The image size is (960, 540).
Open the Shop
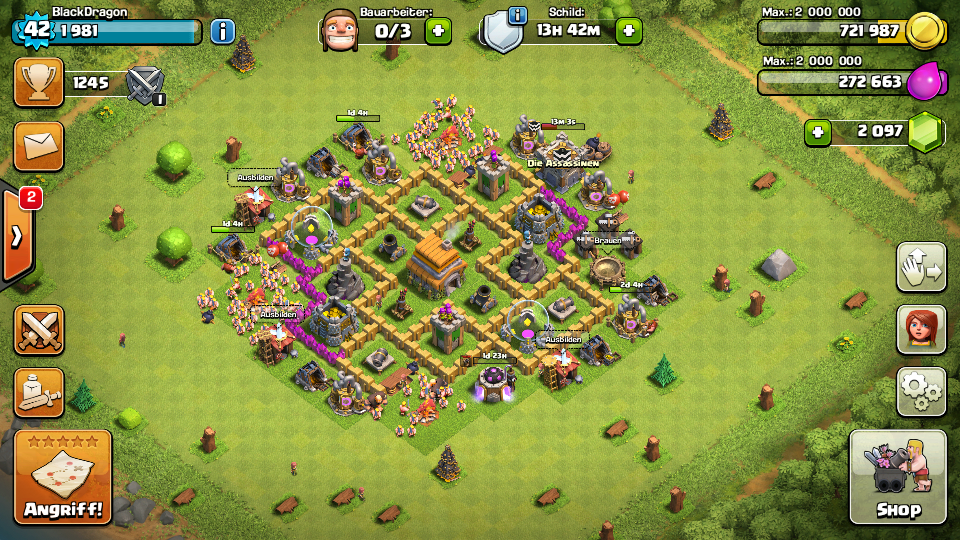tap(897, 478)
